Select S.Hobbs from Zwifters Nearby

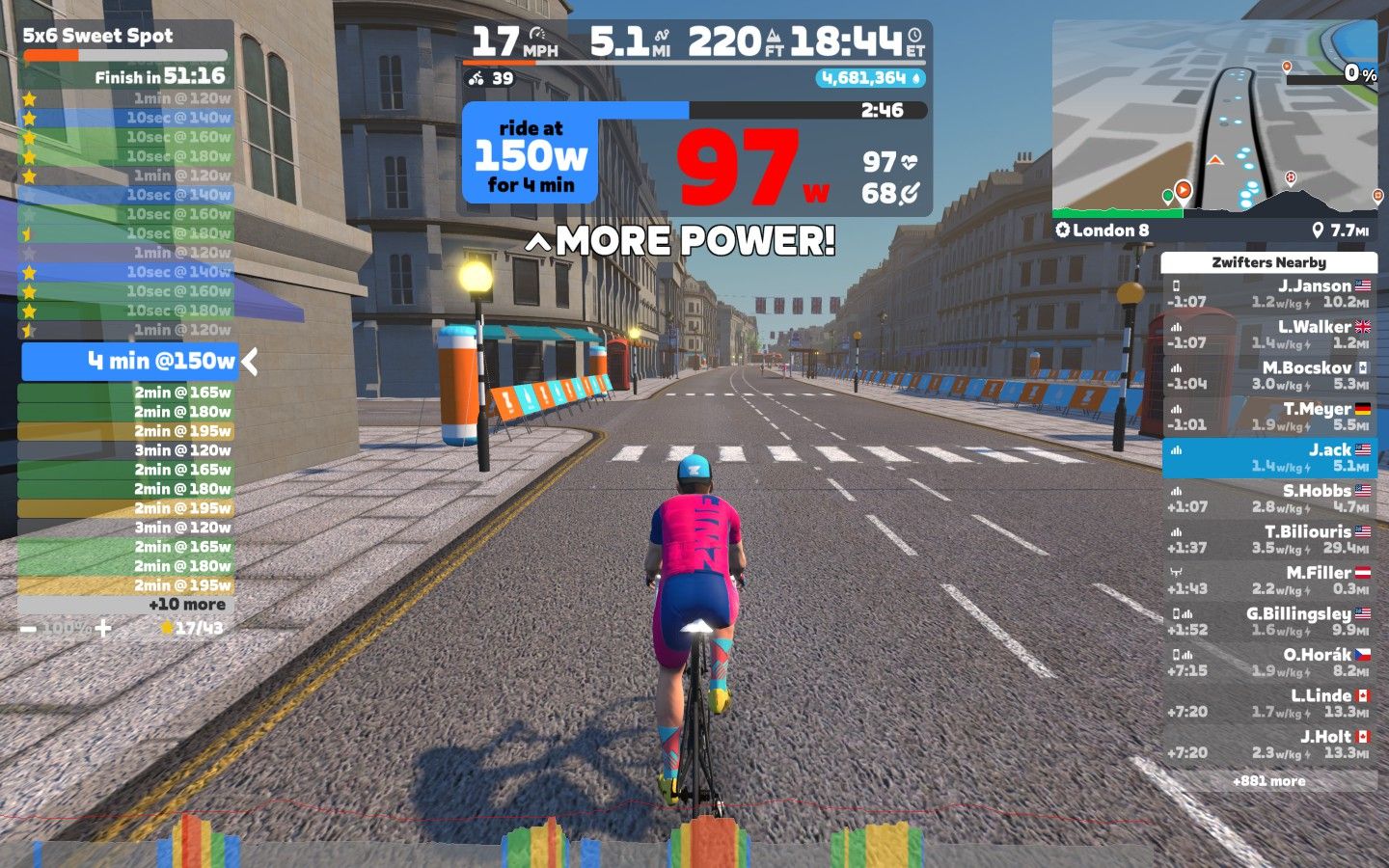pos(1268,499)
